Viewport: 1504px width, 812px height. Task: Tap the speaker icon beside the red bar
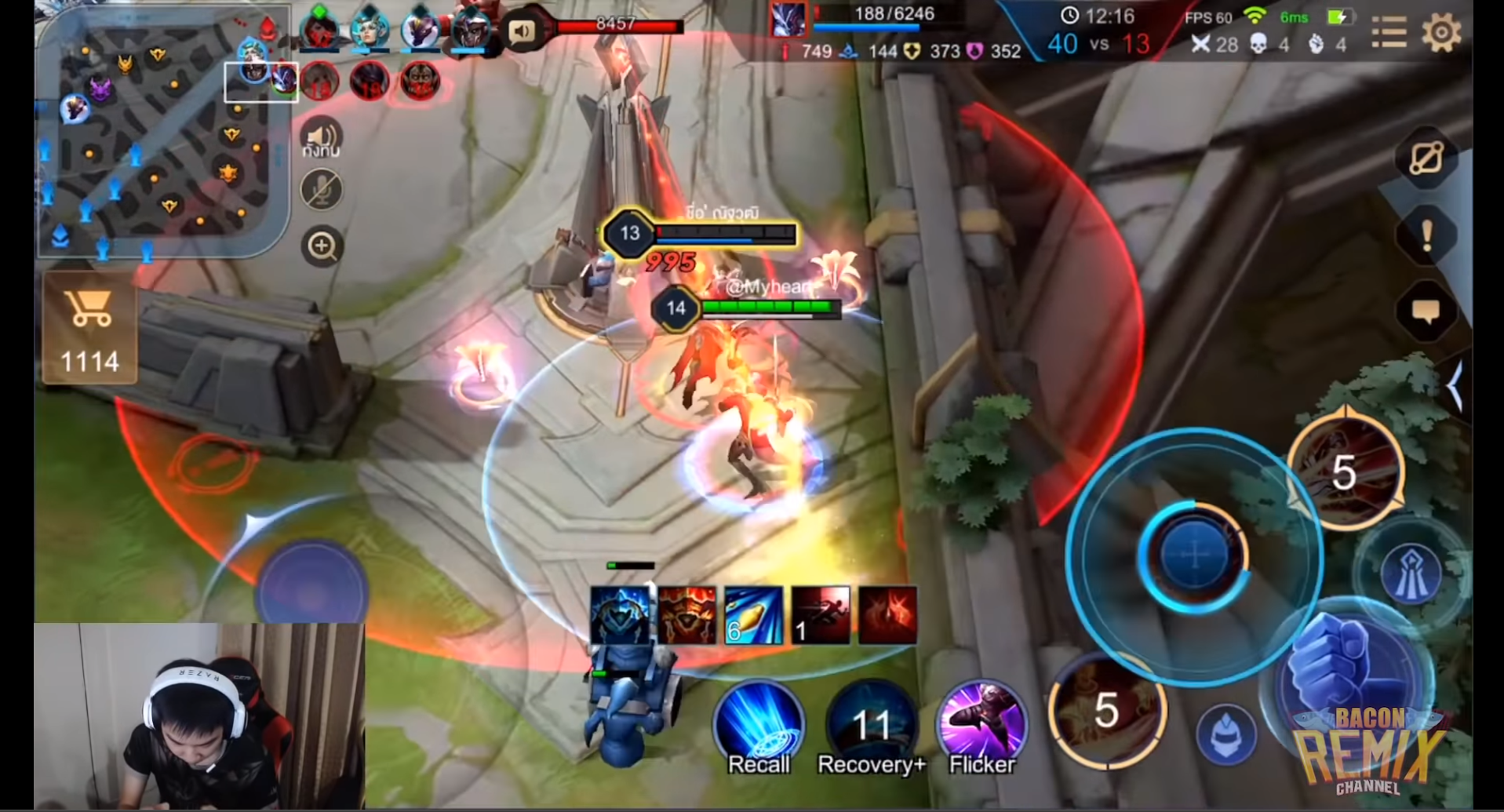click(522, 31)
